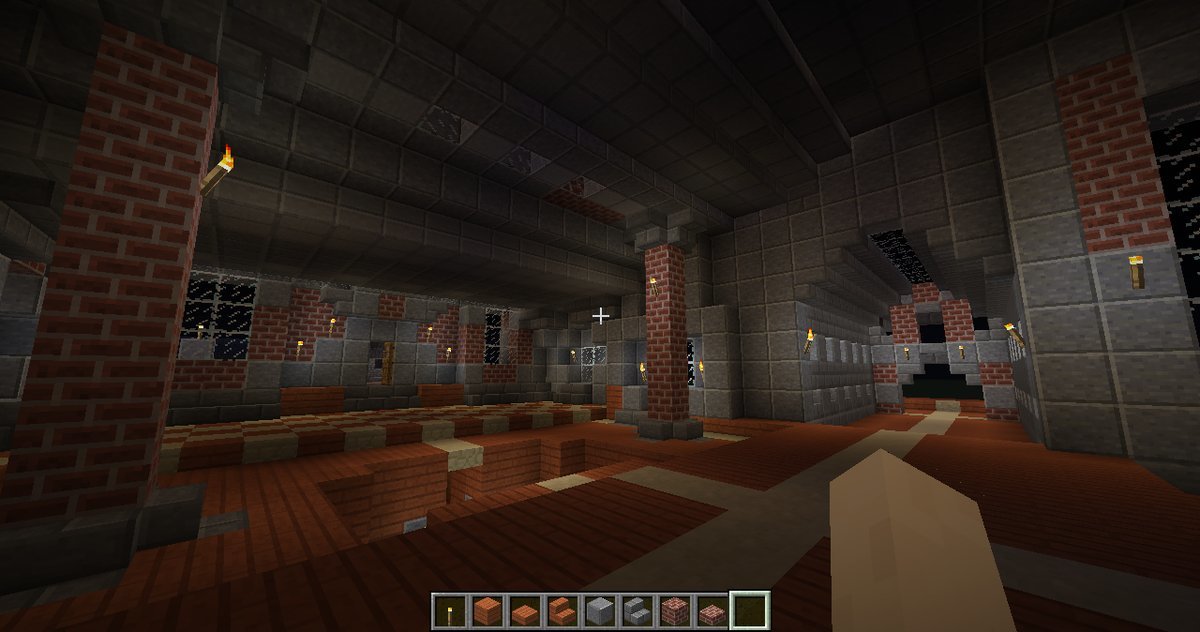
Task: Pick the wooden stairs hotbar slot
Action: point(561,610)
